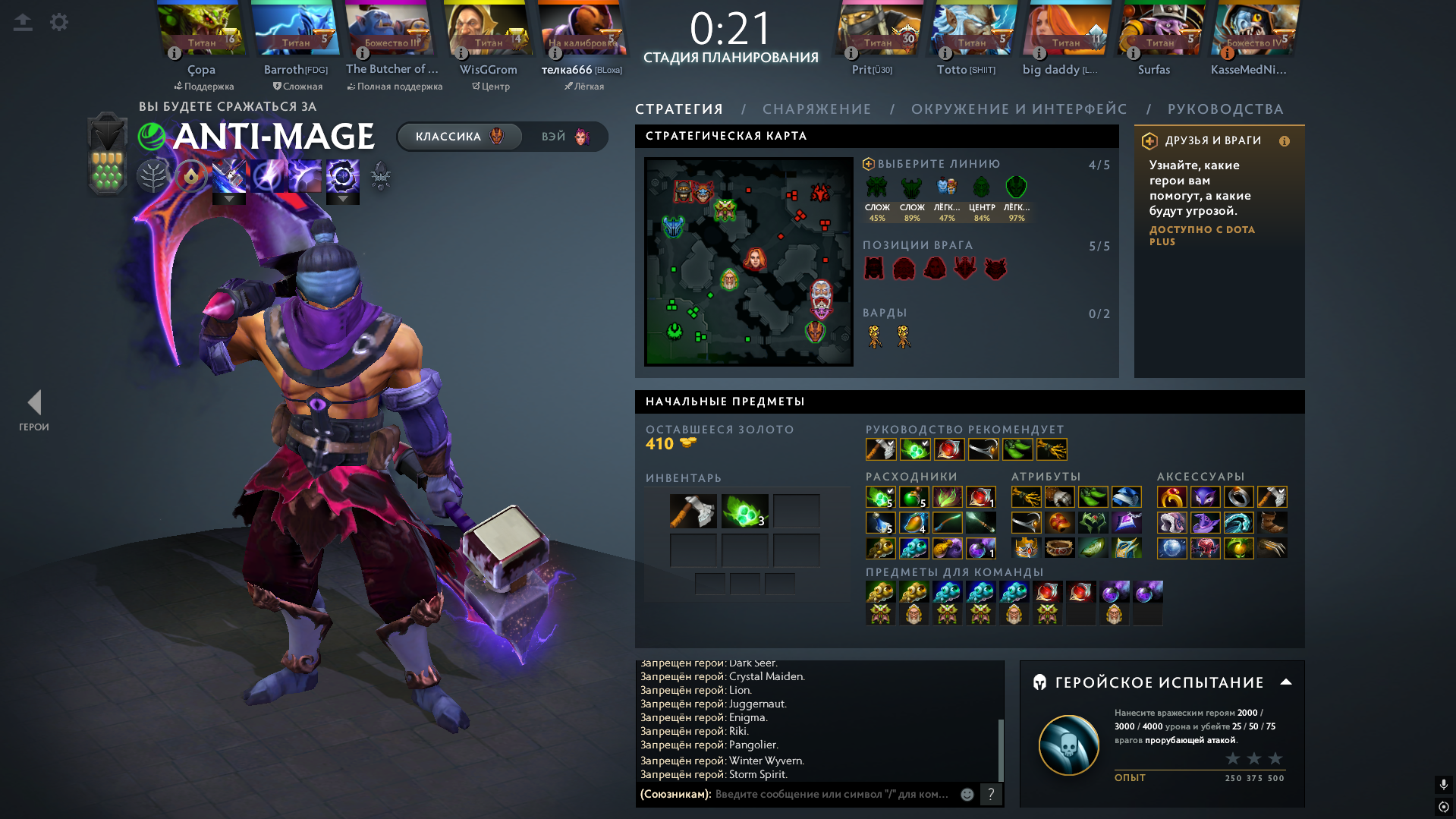Image resolution: width=1456 pixels, height=819 pixels.
Task: Select WisGGrom's hero portrait
Action: tap(488, 30)
